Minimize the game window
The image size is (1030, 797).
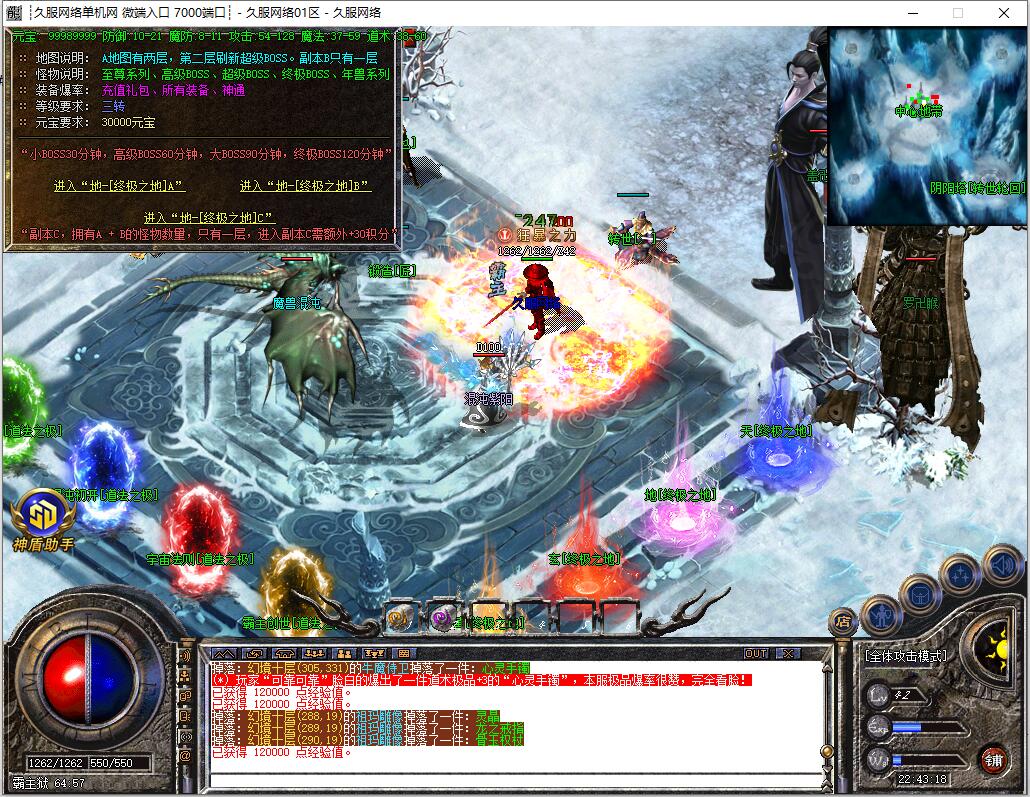tap(911, 13)
